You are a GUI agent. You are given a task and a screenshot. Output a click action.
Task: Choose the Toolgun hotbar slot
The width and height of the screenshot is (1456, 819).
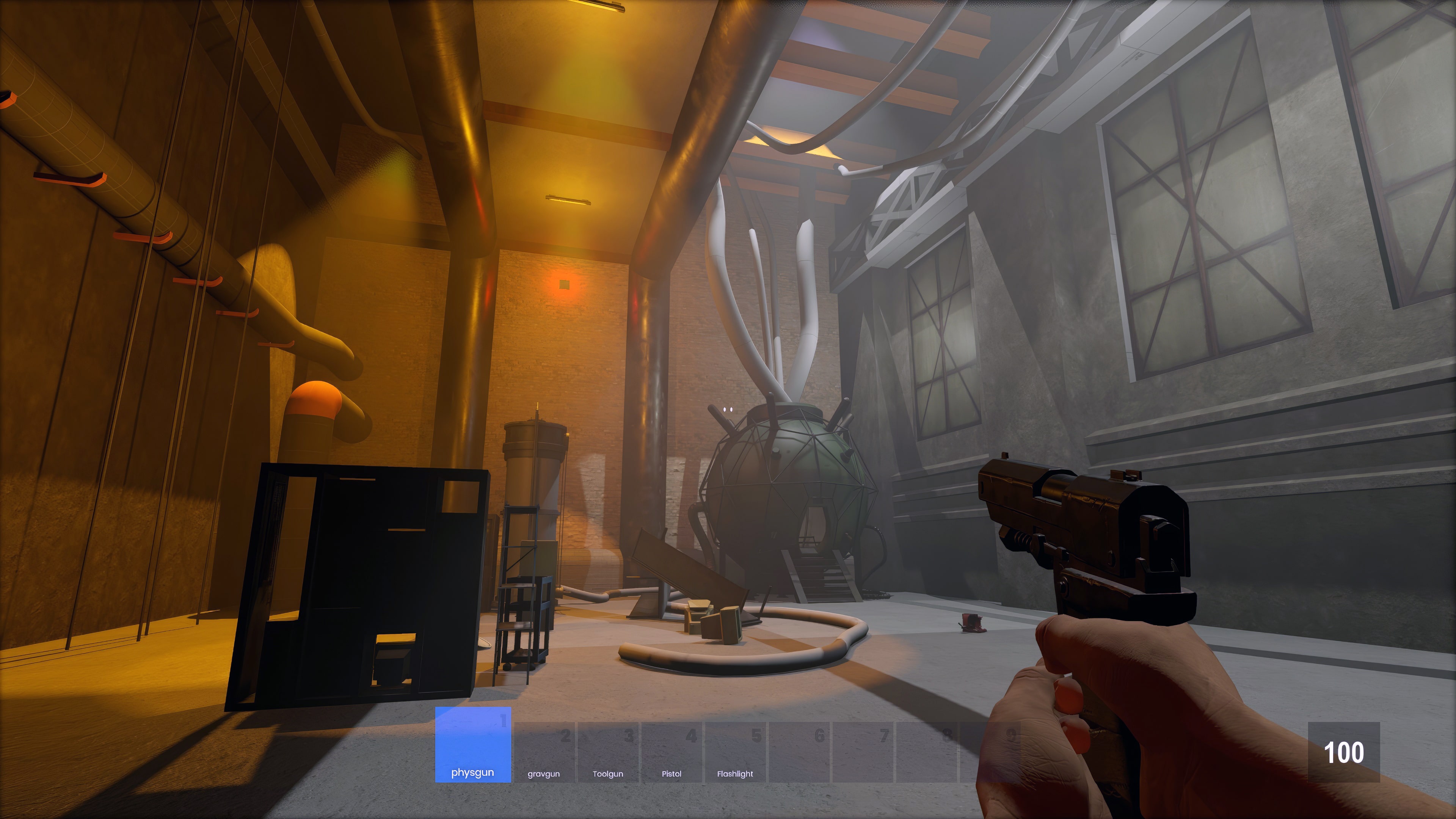[607, 752]
